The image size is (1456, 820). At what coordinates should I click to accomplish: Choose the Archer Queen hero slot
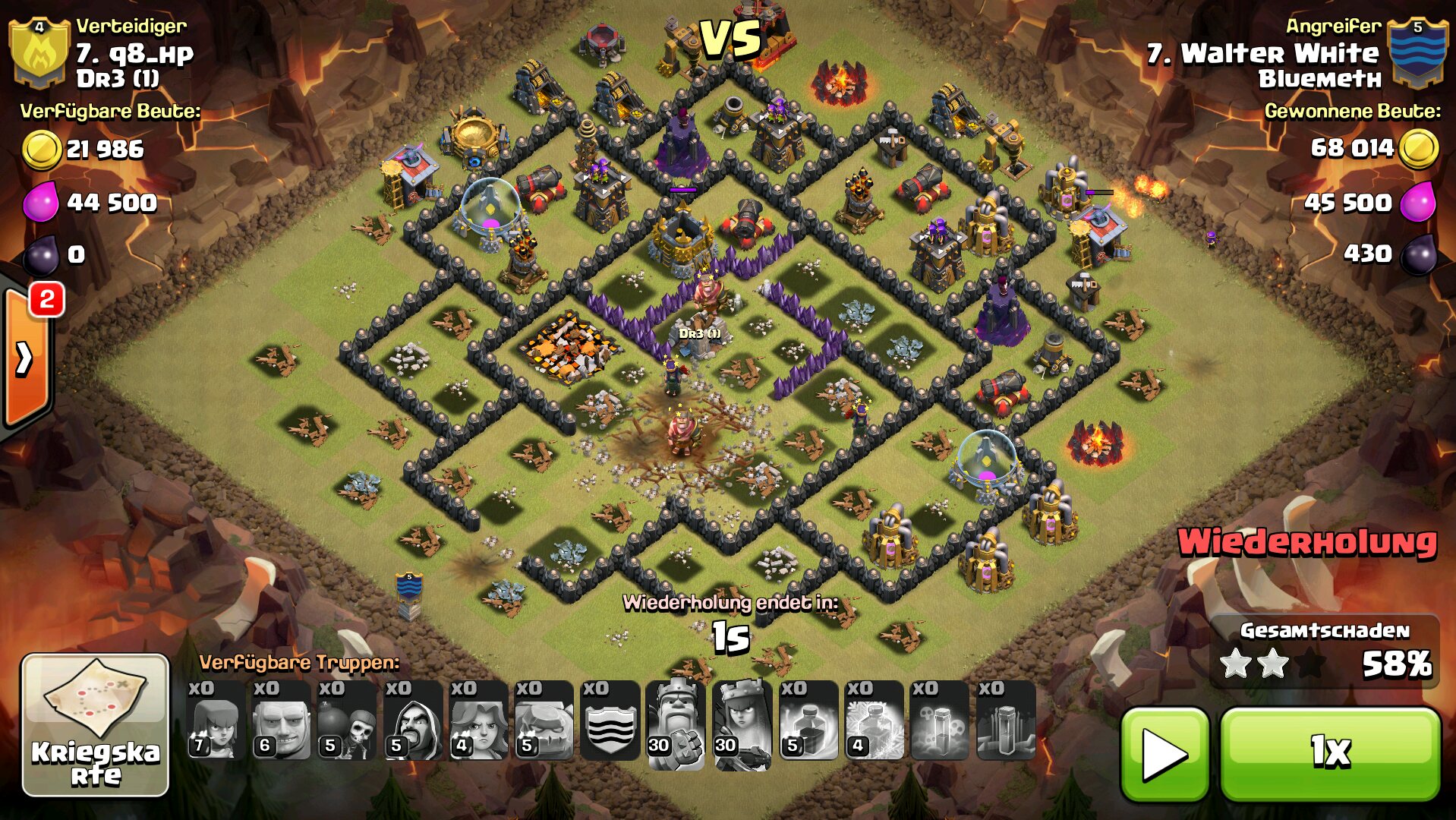742,723
